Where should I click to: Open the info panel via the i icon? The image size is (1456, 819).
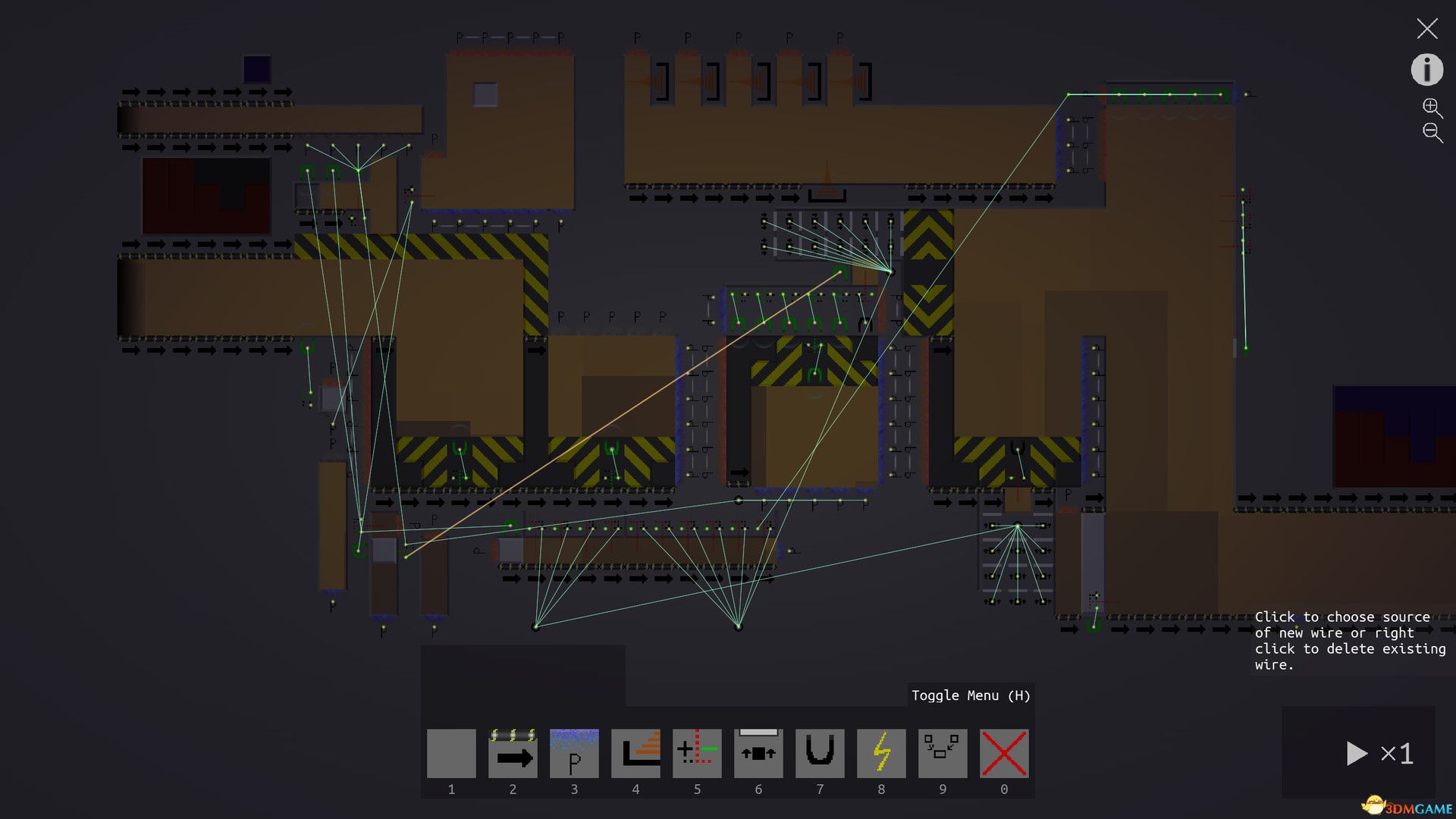(1426, 69)
